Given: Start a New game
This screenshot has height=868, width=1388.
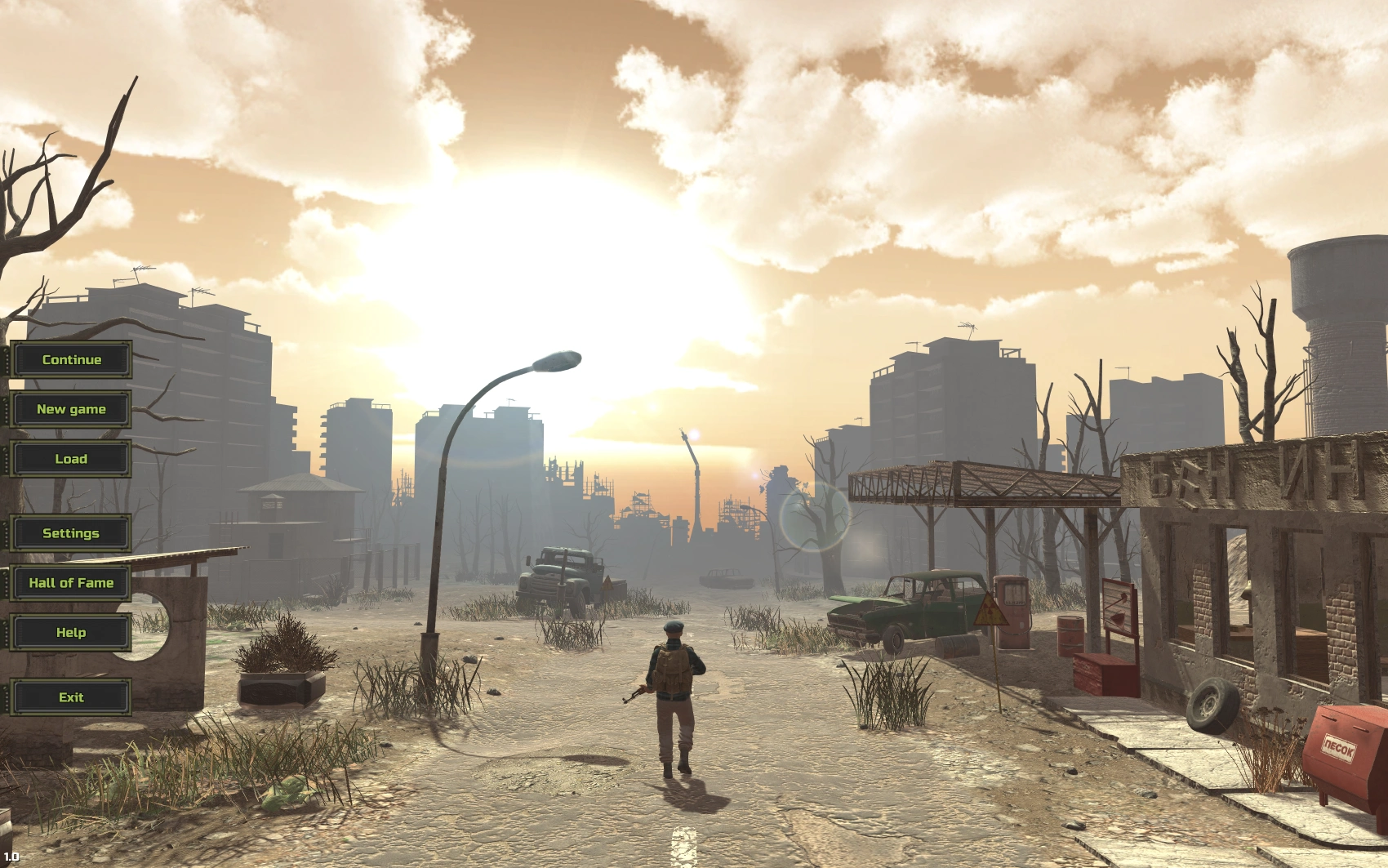Looking at the screenshot, I should tap(71, 409).
